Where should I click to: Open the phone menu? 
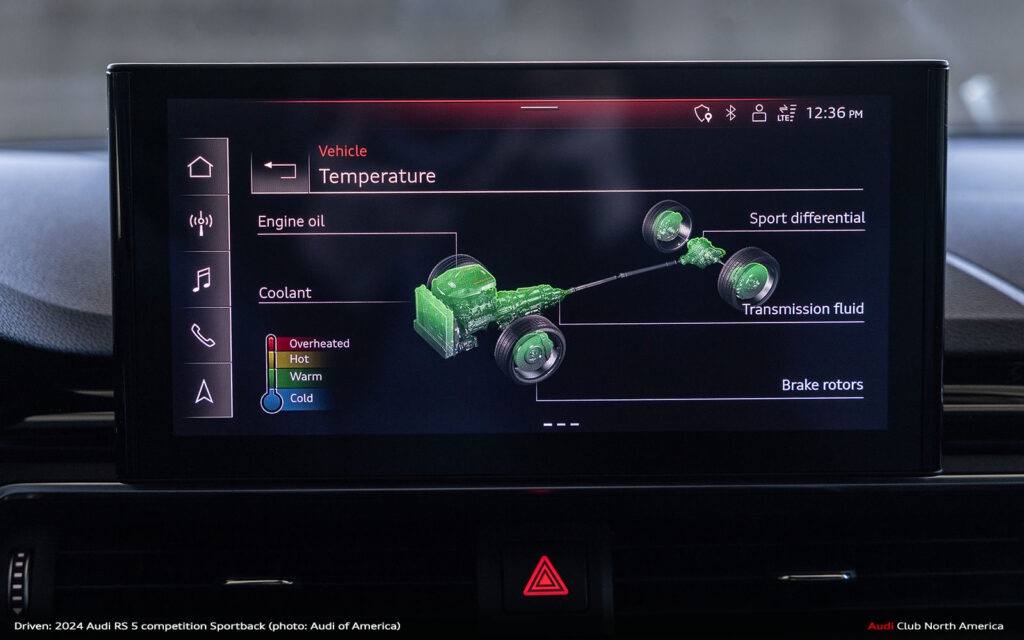point(202,336)
